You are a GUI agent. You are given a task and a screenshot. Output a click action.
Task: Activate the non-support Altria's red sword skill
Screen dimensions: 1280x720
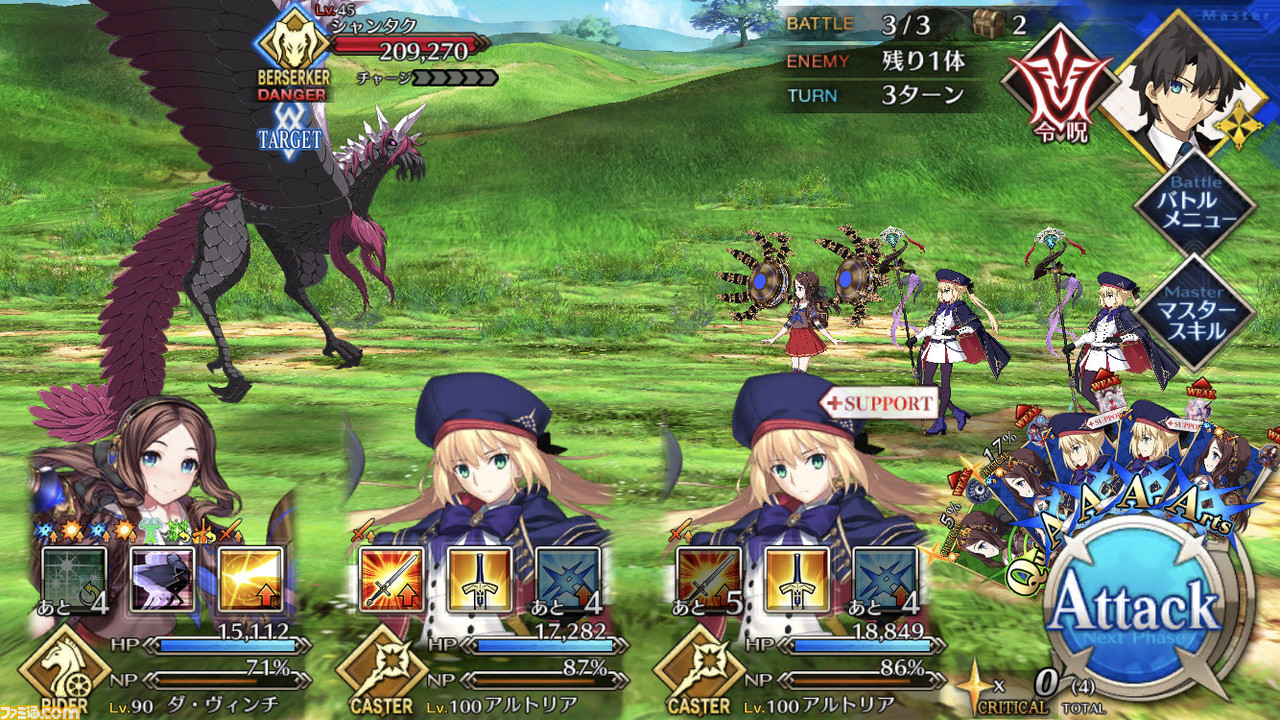click(x=392, y=581)
